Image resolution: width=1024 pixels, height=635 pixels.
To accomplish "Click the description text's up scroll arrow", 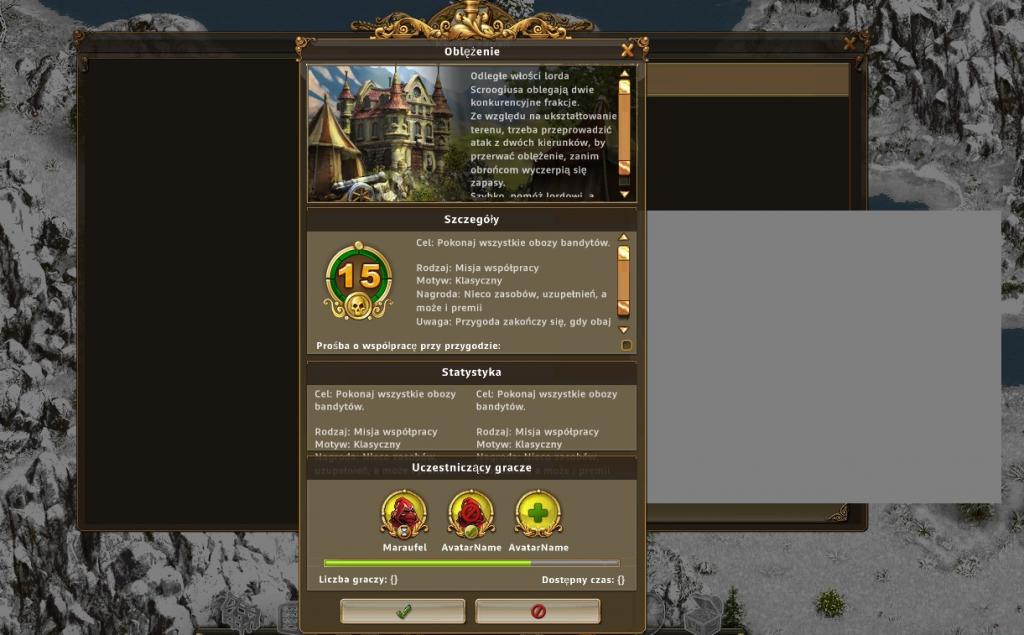I will [x=624, y=73].
